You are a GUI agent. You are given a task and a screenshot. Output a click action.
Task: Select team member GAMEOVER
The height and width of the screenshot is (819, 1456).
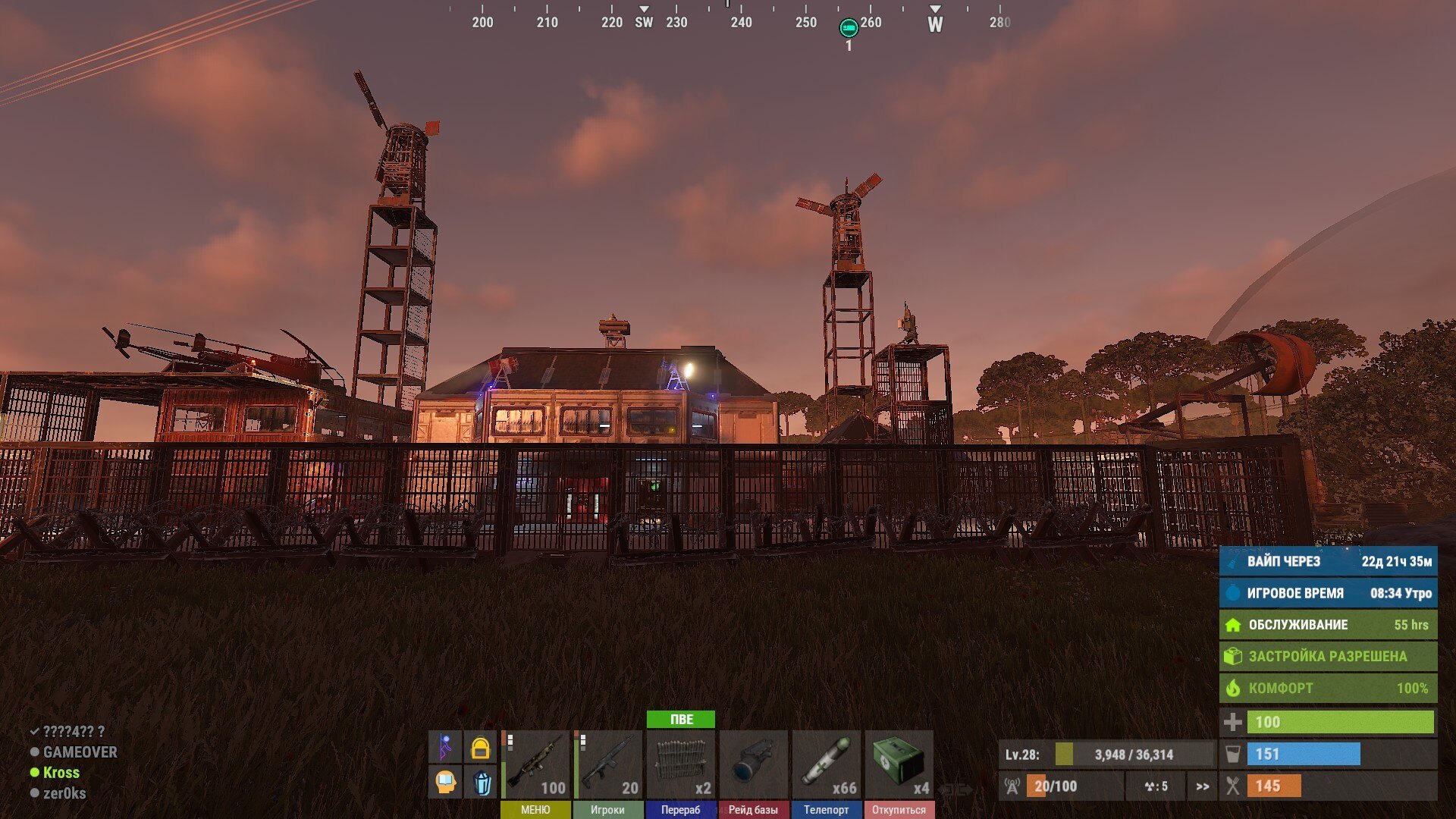(x=80, y=752)
